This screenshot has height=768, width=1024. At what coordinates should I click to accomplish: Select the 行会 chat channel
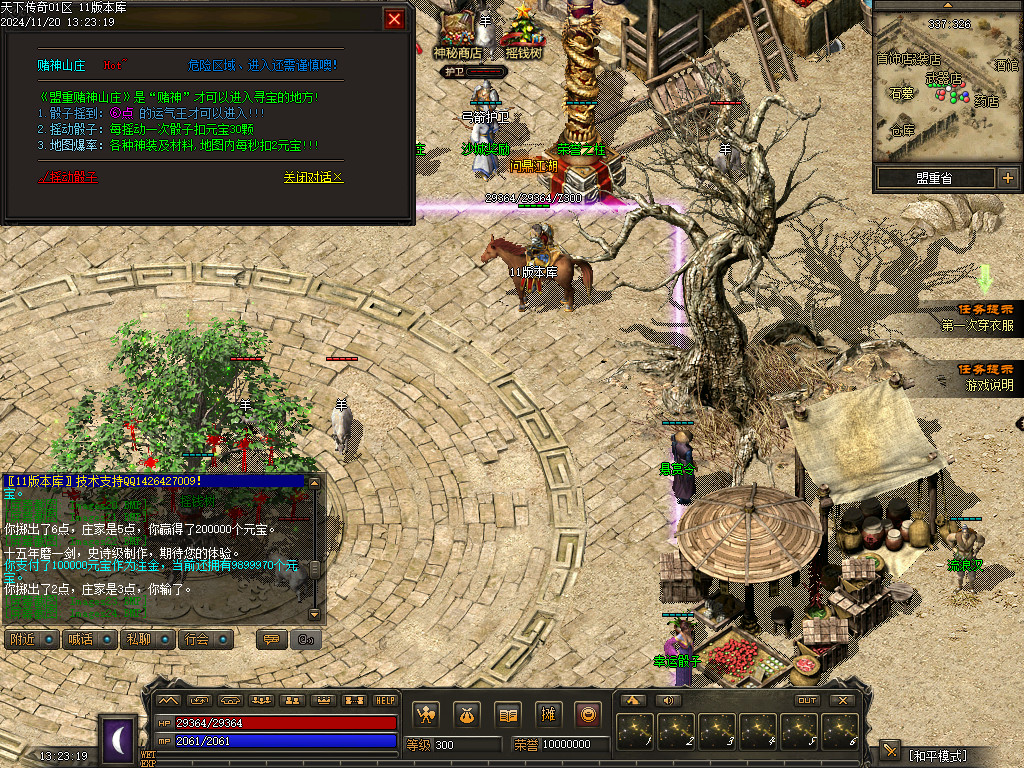[205, 639]
